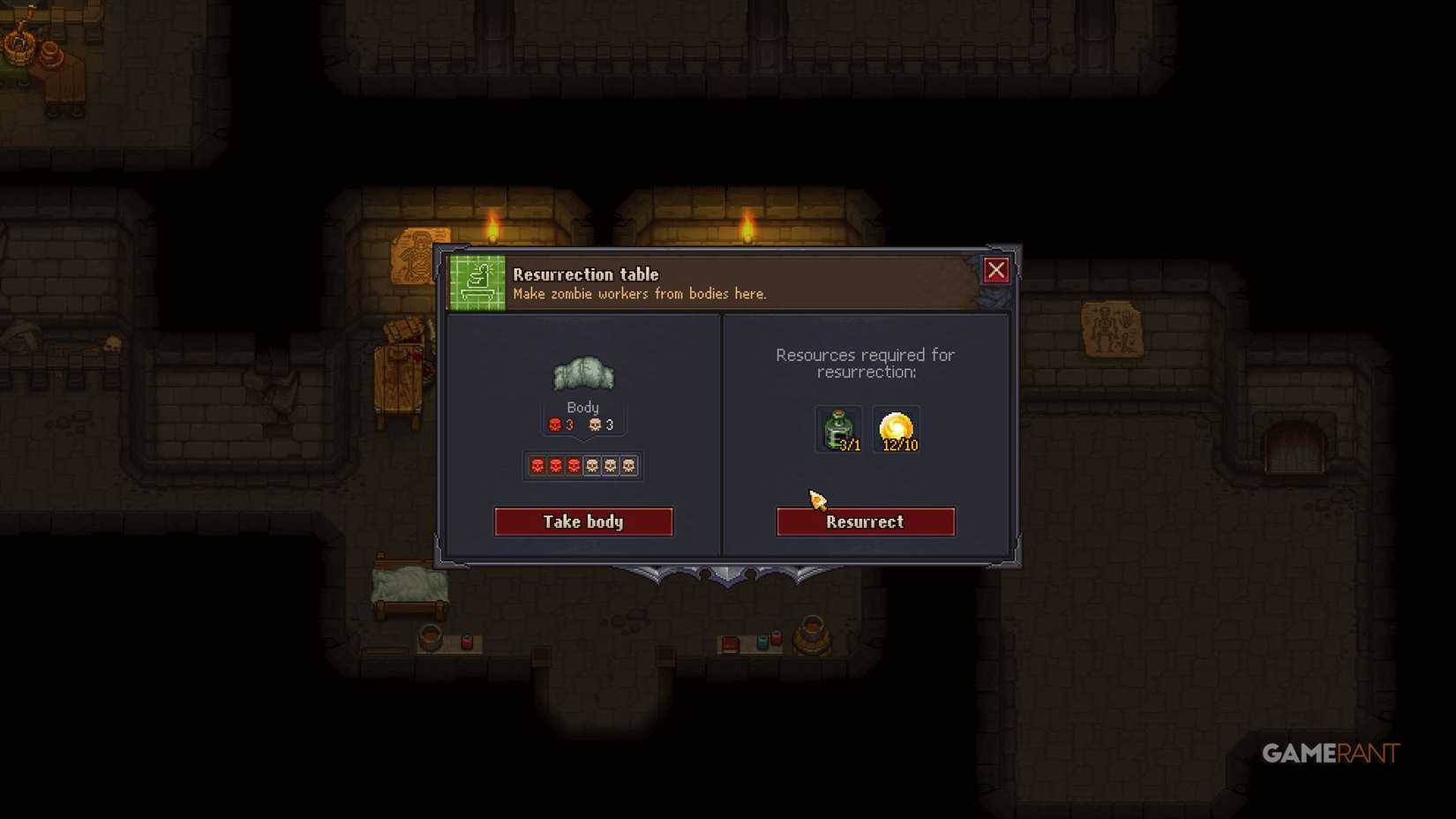Select the green embalming fluid bottle resource icon
The width and height of the screenshot is (1456, 819).
837,428
